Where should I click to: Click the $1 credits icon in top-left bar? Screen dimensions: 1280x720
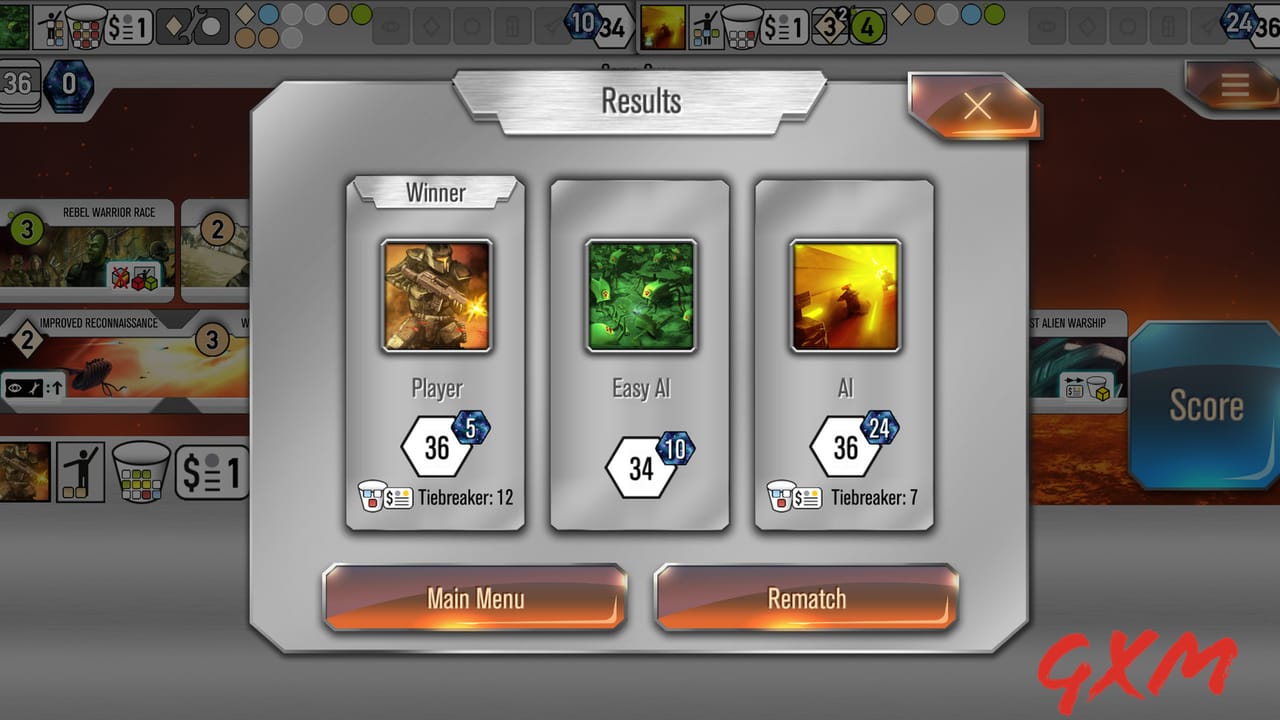click(x=127, y=27)
